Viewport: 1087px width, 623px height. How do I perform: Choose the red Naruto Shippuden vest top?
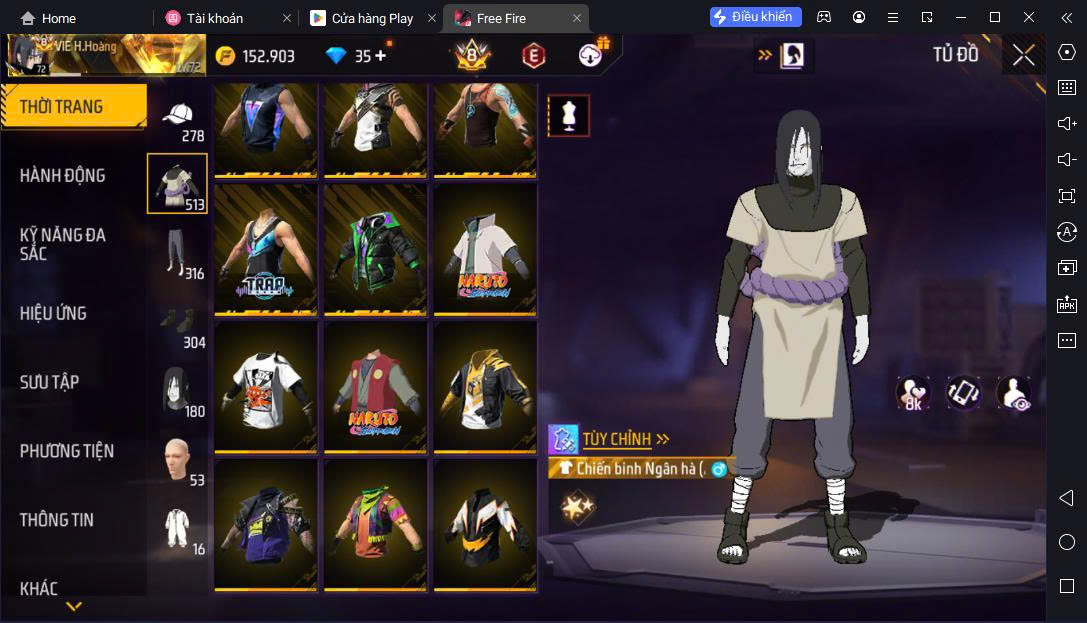(x=375, y=387)
